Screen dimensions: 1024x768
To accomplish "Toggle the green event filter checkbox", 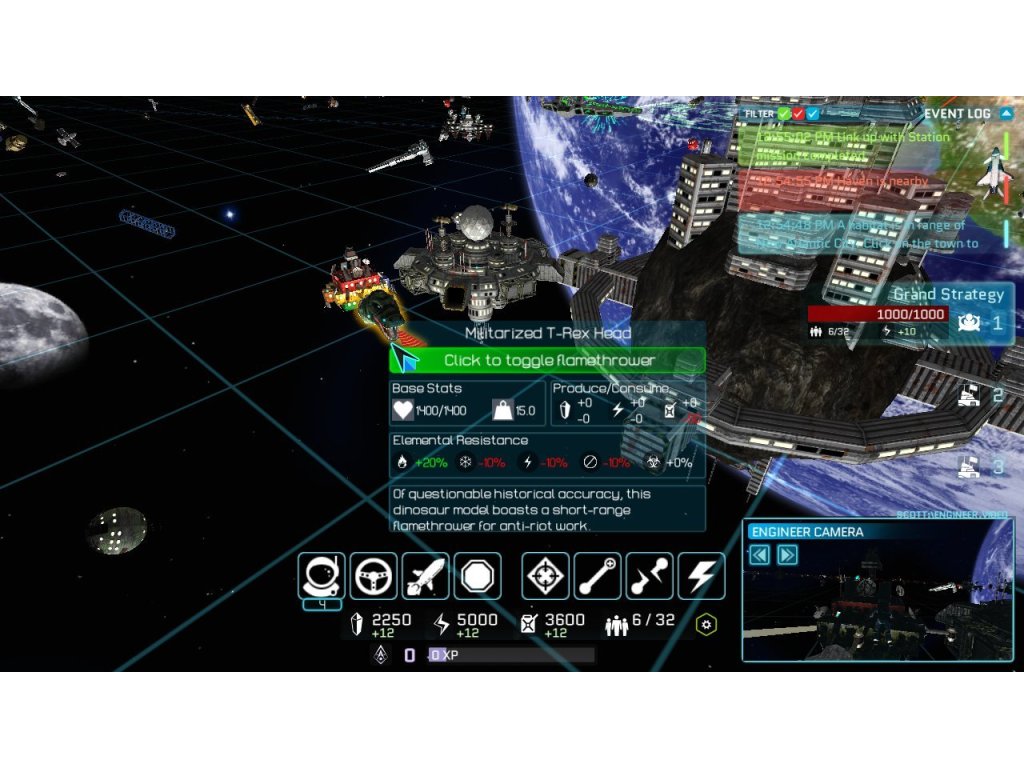I will click(785, 114).
